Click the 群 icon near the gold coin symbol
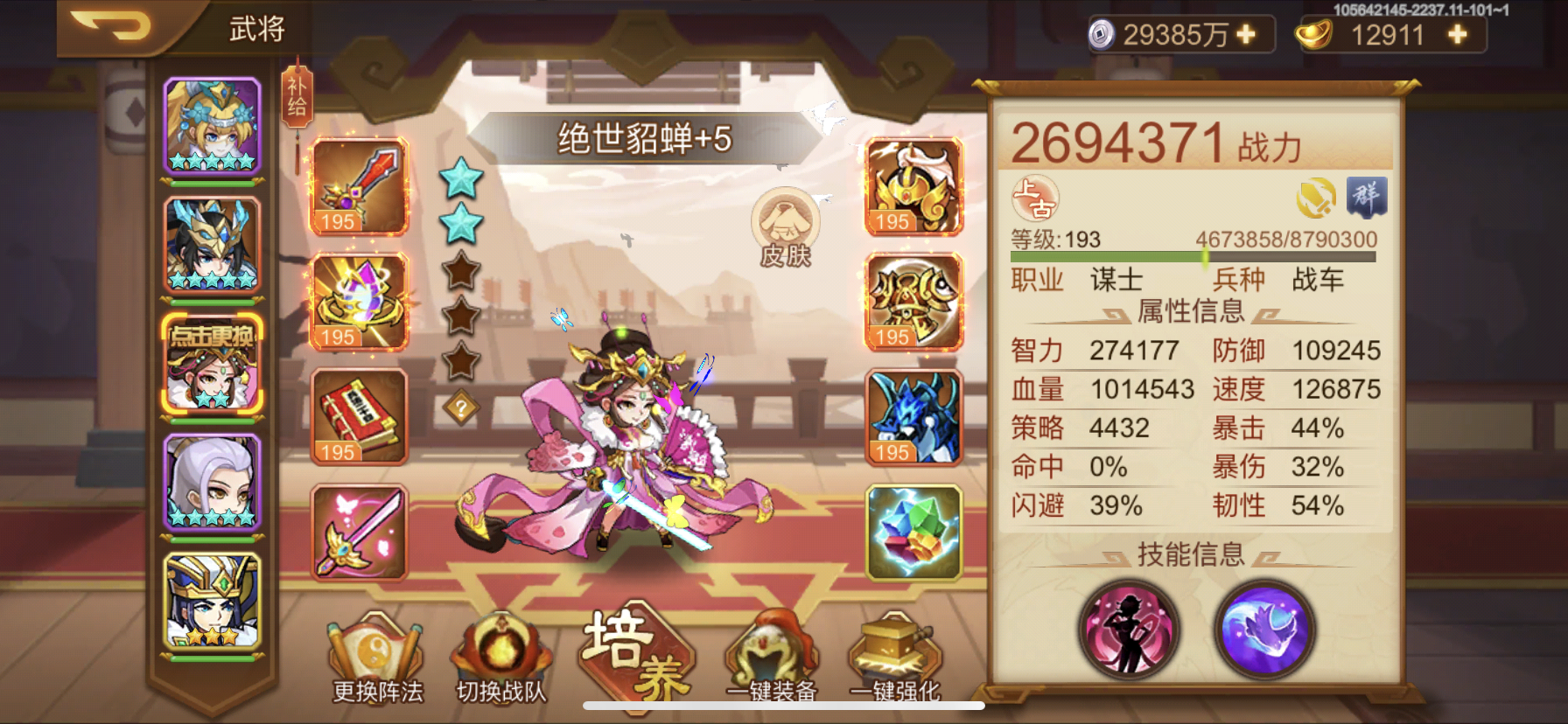 pos(1368,198)
